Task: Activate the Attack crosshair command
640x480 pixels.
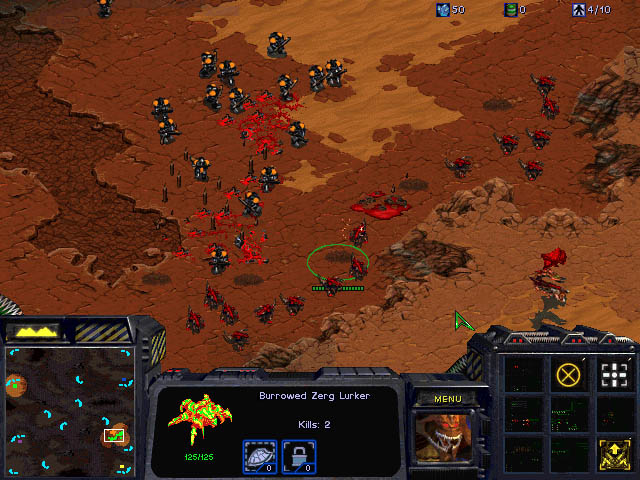Action: click(613, 375)
